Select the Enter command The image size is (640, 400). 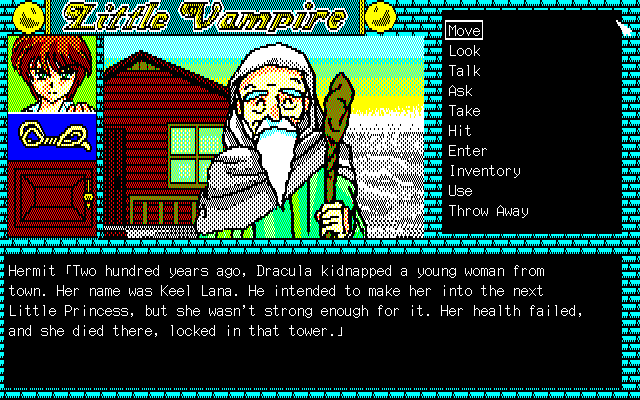tap(467, 151)
